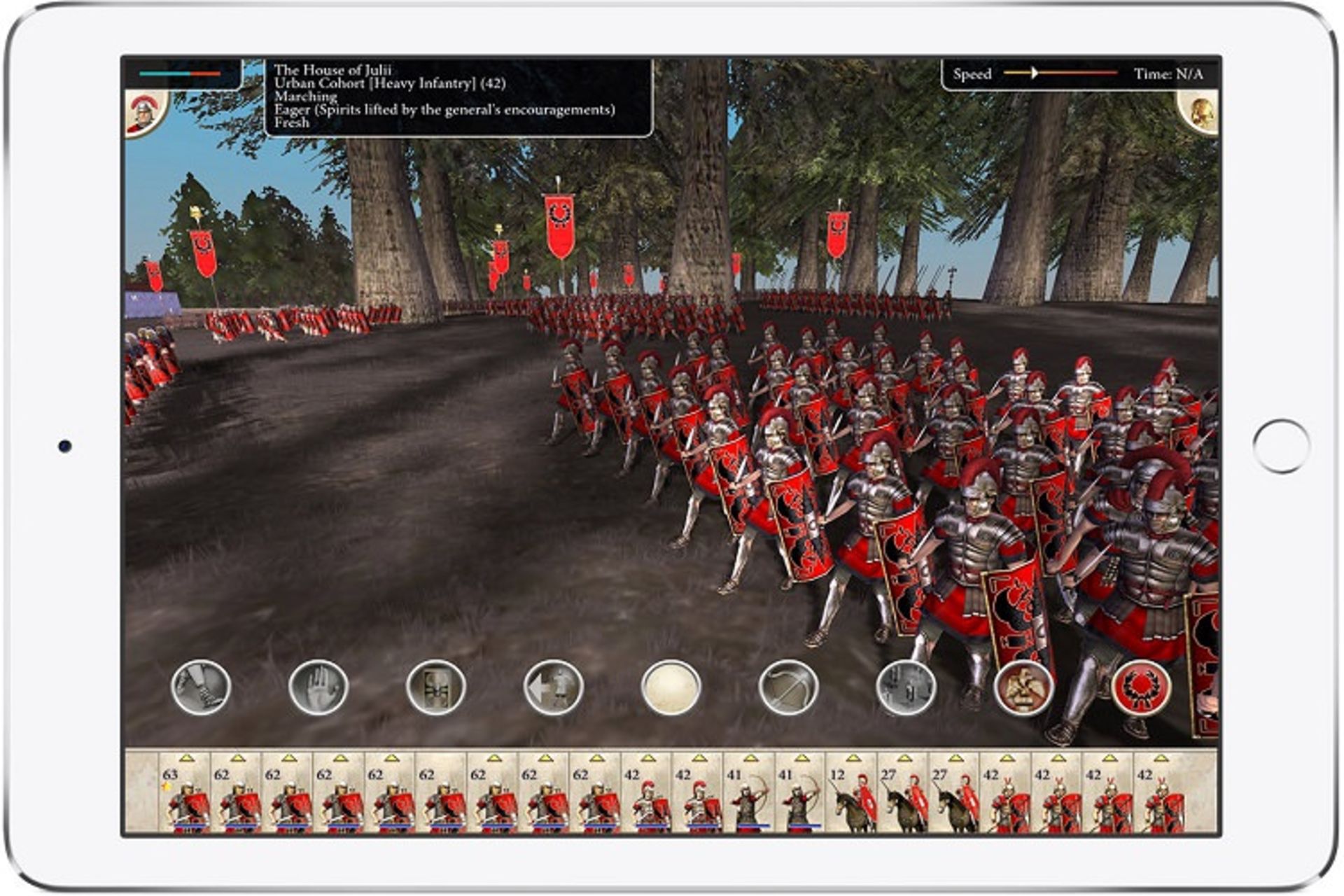Adjust the Speed slider handle
The width and height of the screenshot is (1344, 896).
click(x=1036, y=73)
